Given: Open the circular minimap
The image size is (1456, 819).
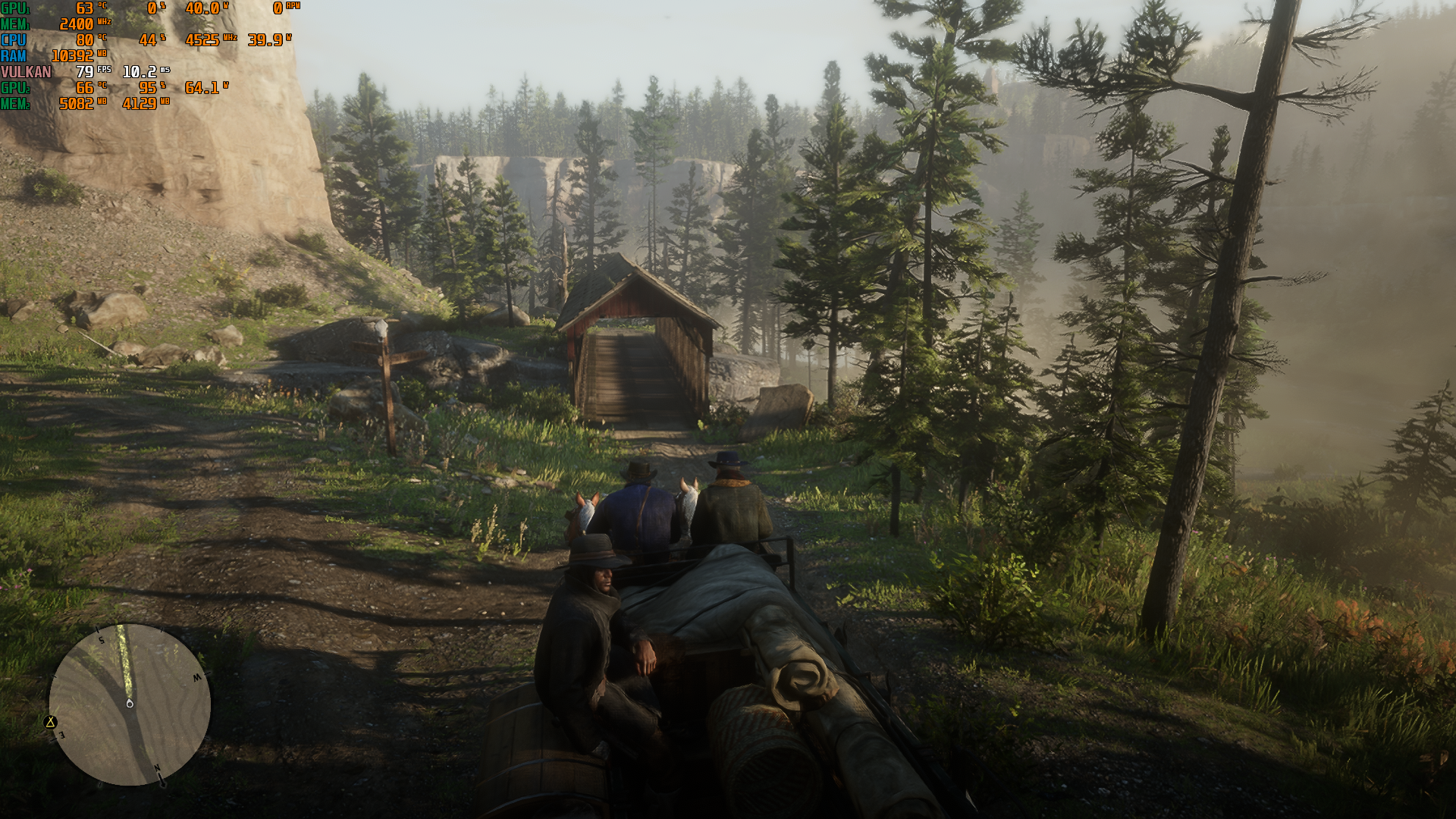Looking at the screenshot, I should (130, 704).
